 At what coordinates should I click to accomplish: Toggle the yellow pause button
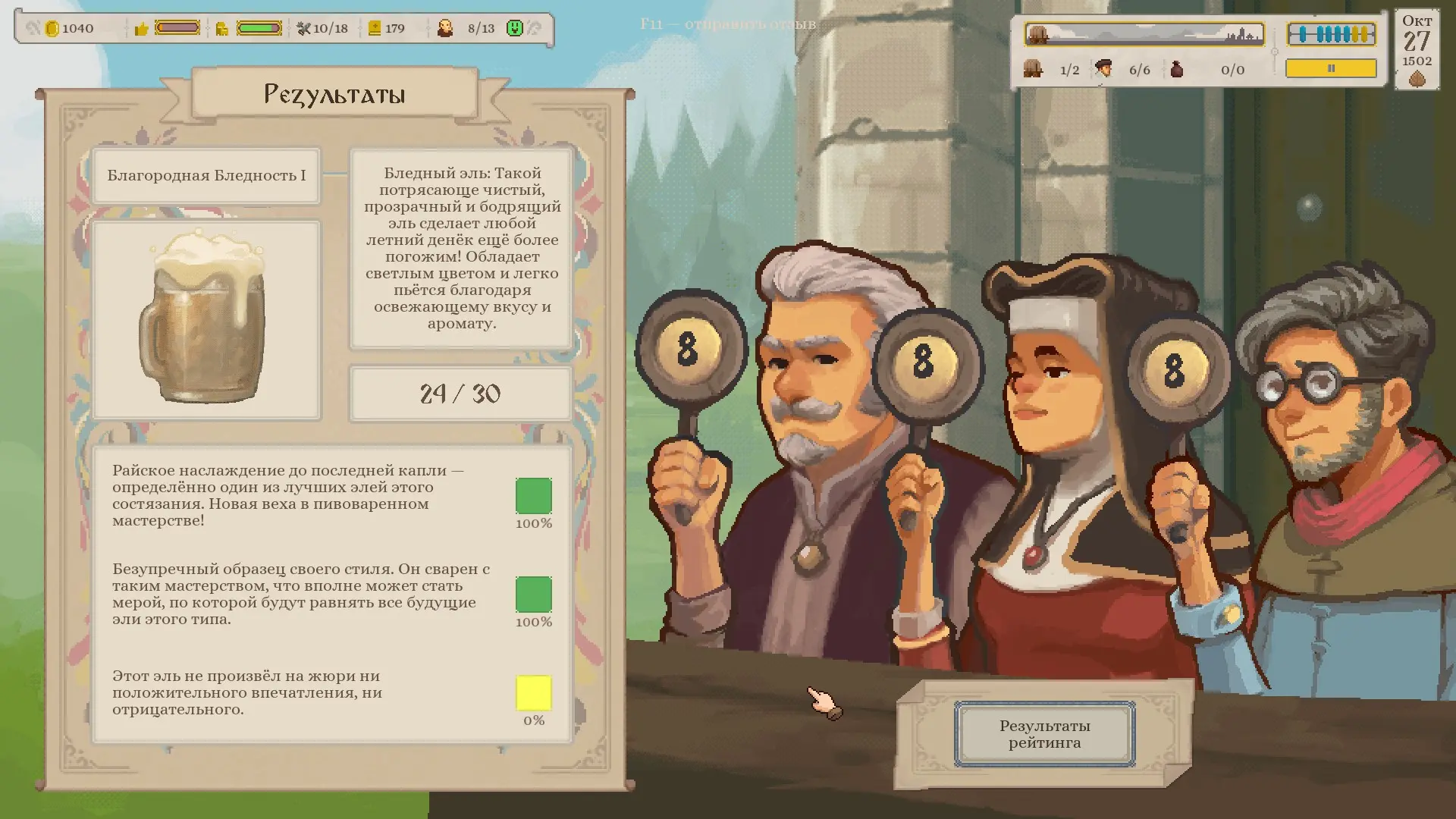(x=1331, y=68)
